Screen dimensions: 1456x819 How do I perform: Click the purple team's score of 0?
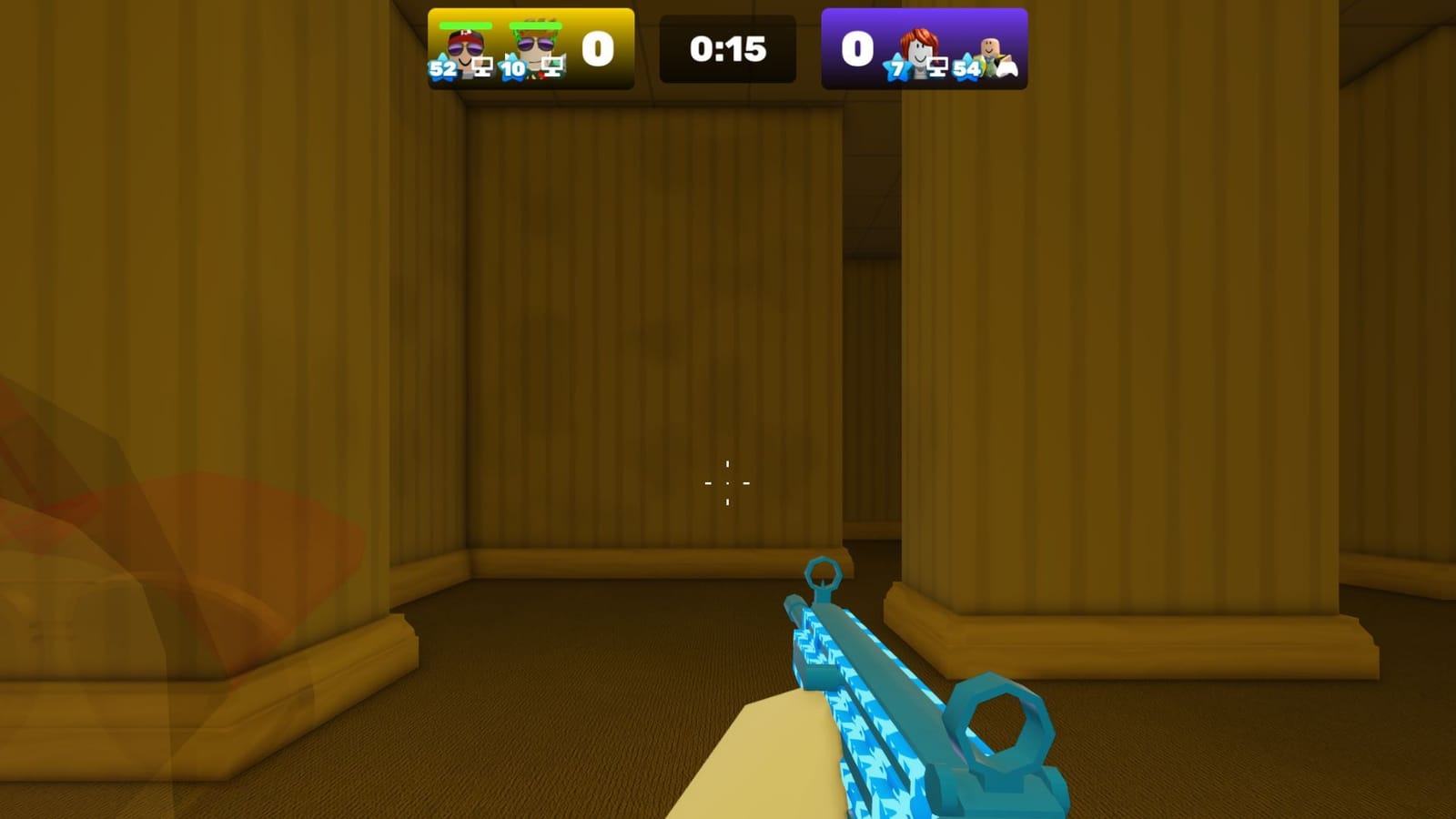tap(858, 47)
